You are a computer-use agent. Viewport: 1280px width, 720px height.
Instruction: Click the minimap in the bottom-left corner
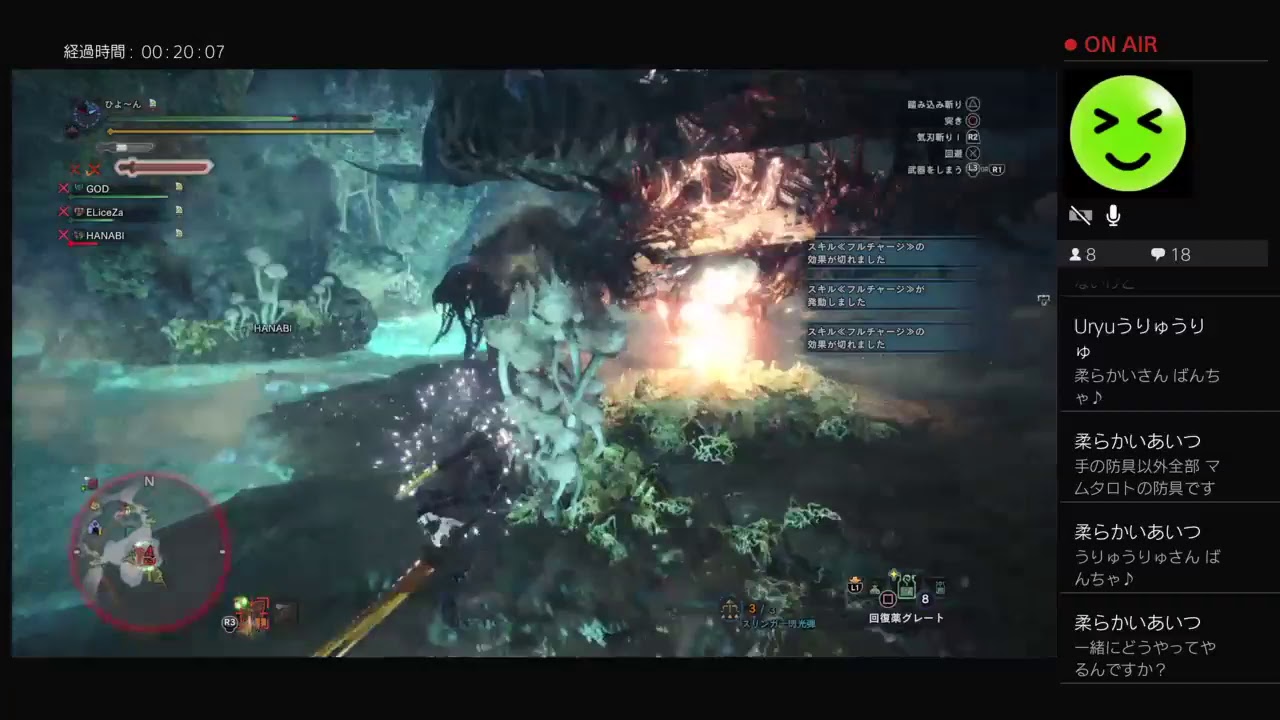click(x=150, y=550)
